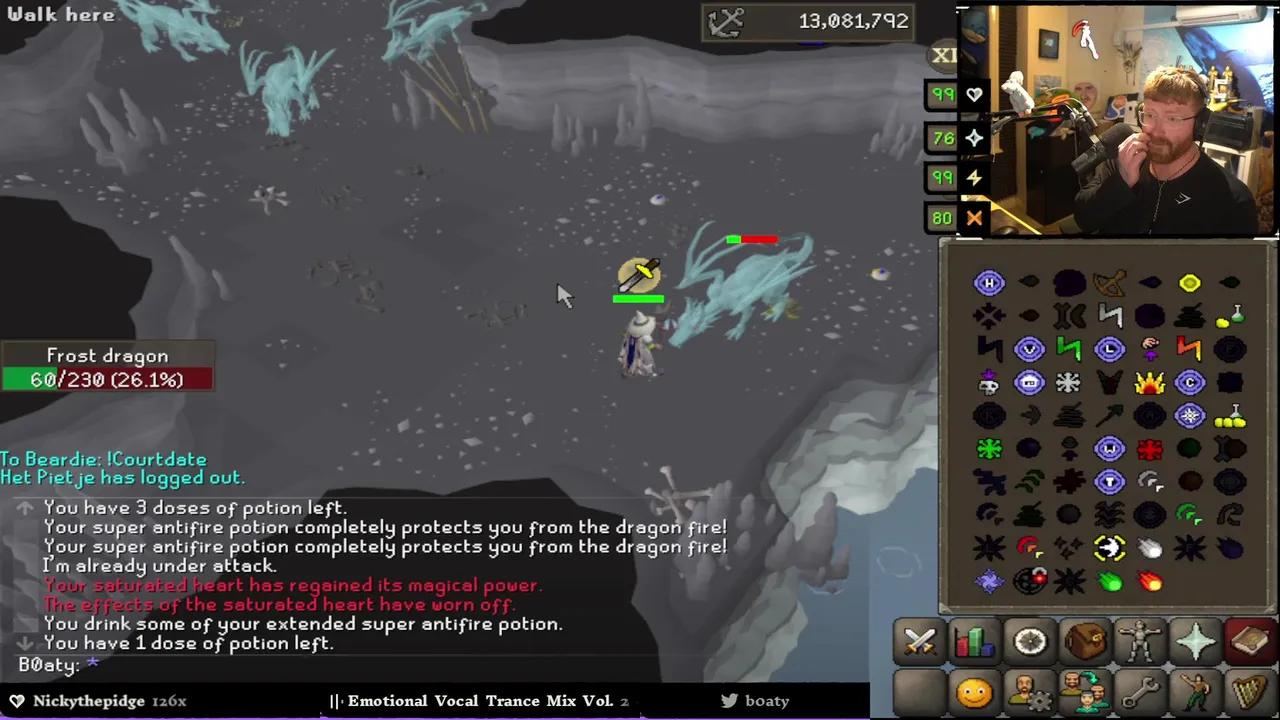Click the Frost dragon health bar
The image size is (1280, 720).
tap(107, 379)
